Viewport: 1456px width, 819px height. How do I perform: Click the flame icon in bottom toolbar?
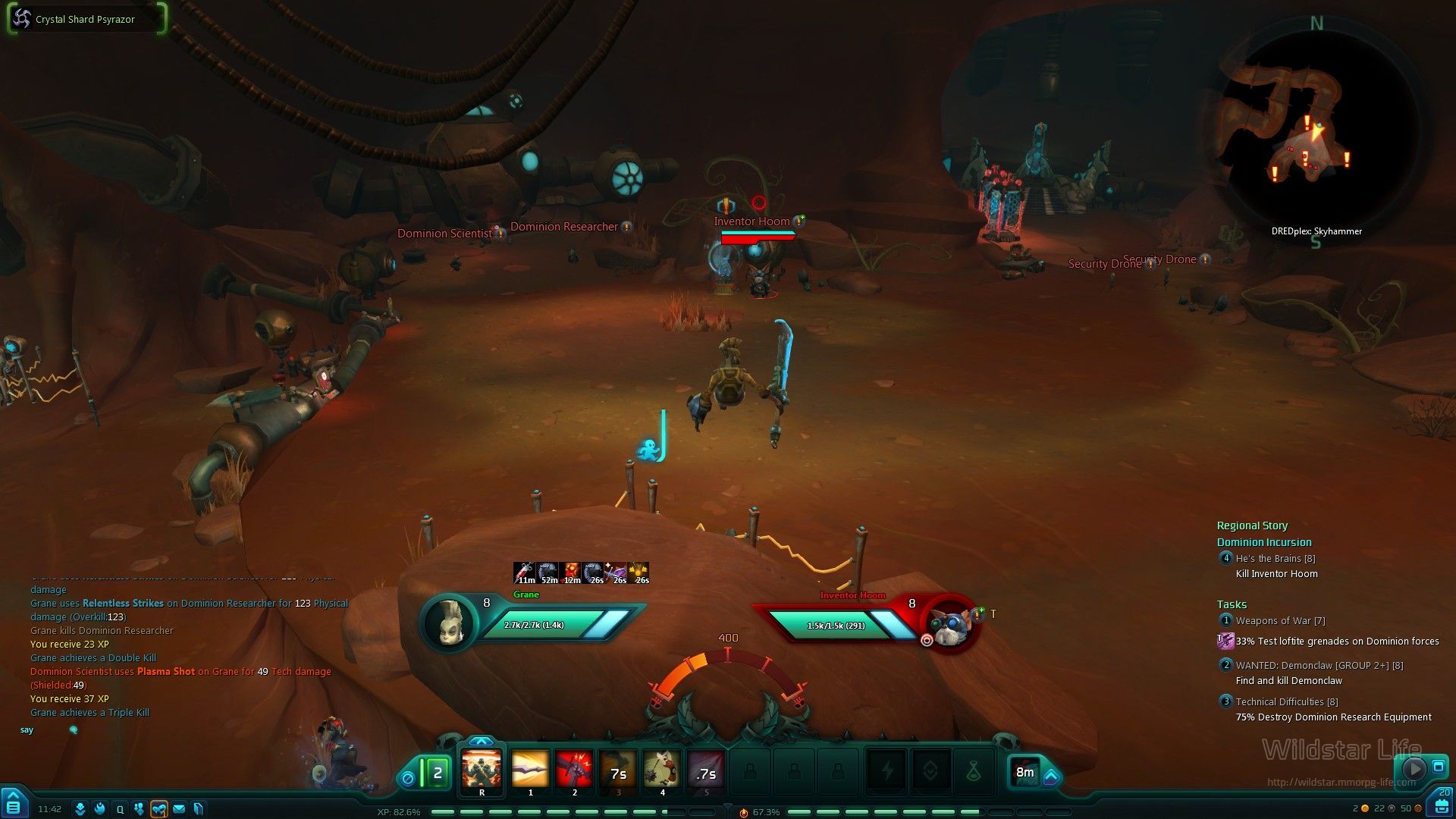99,809
